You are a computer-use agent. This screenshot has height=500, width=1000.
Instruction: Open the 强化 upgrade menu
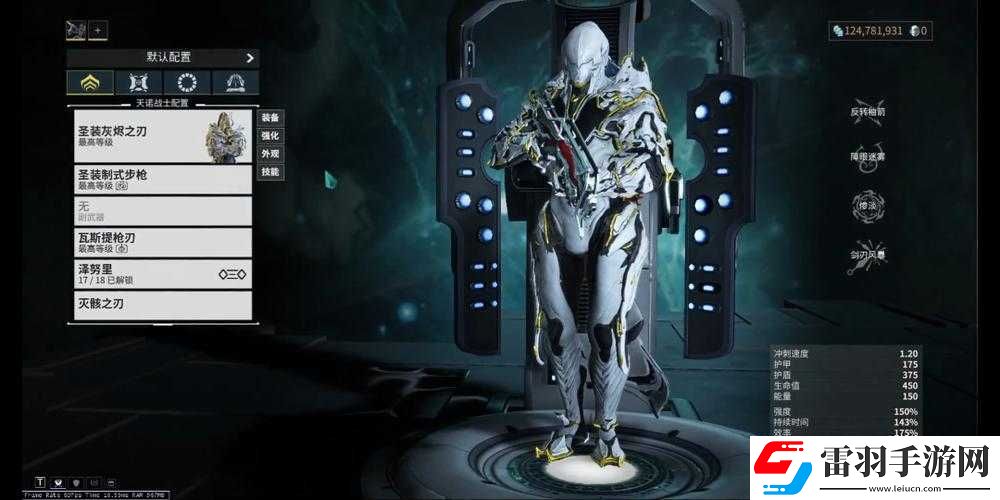(270, 136)
